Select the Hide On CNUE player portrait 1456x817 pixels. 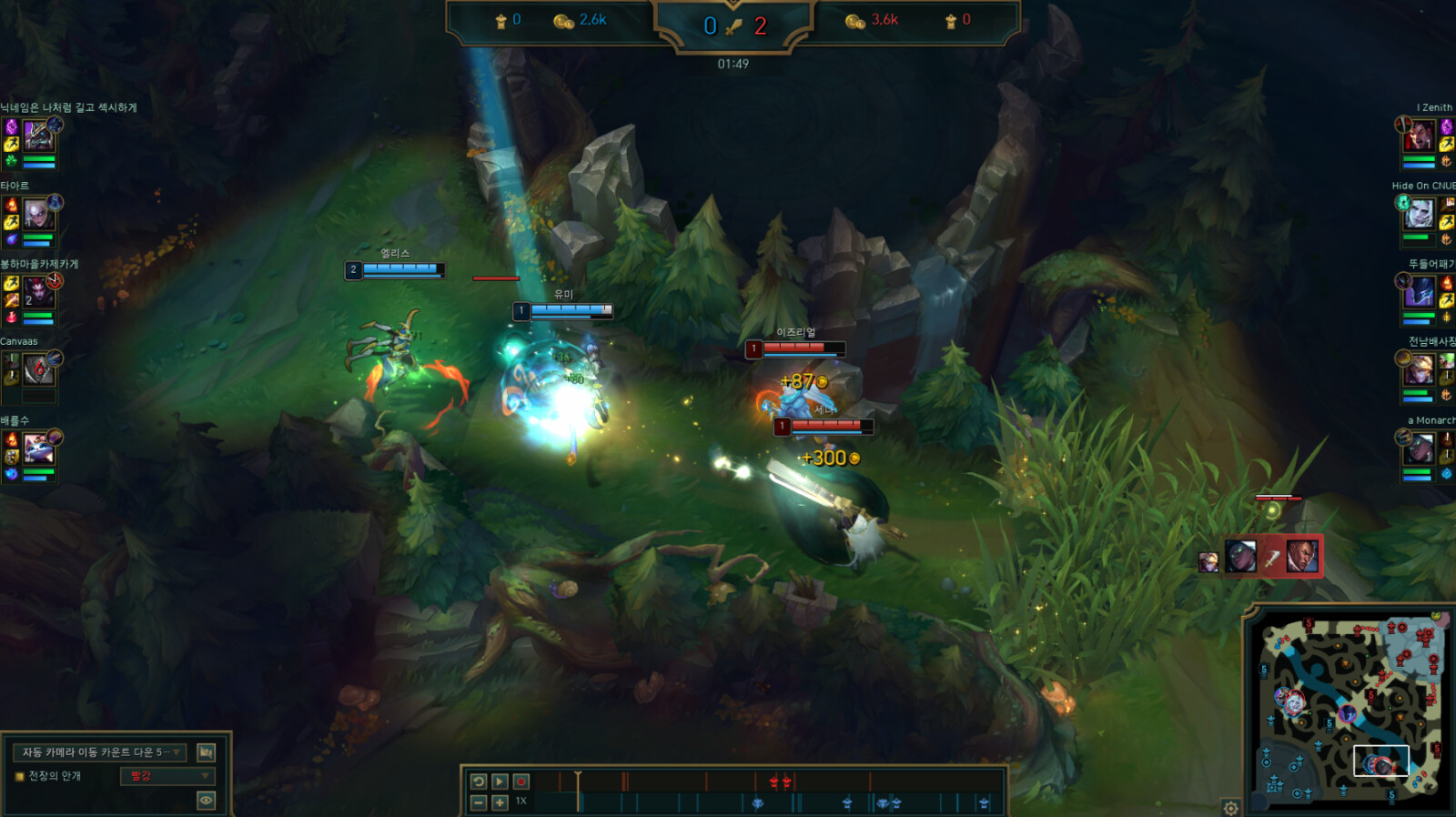1419,215
